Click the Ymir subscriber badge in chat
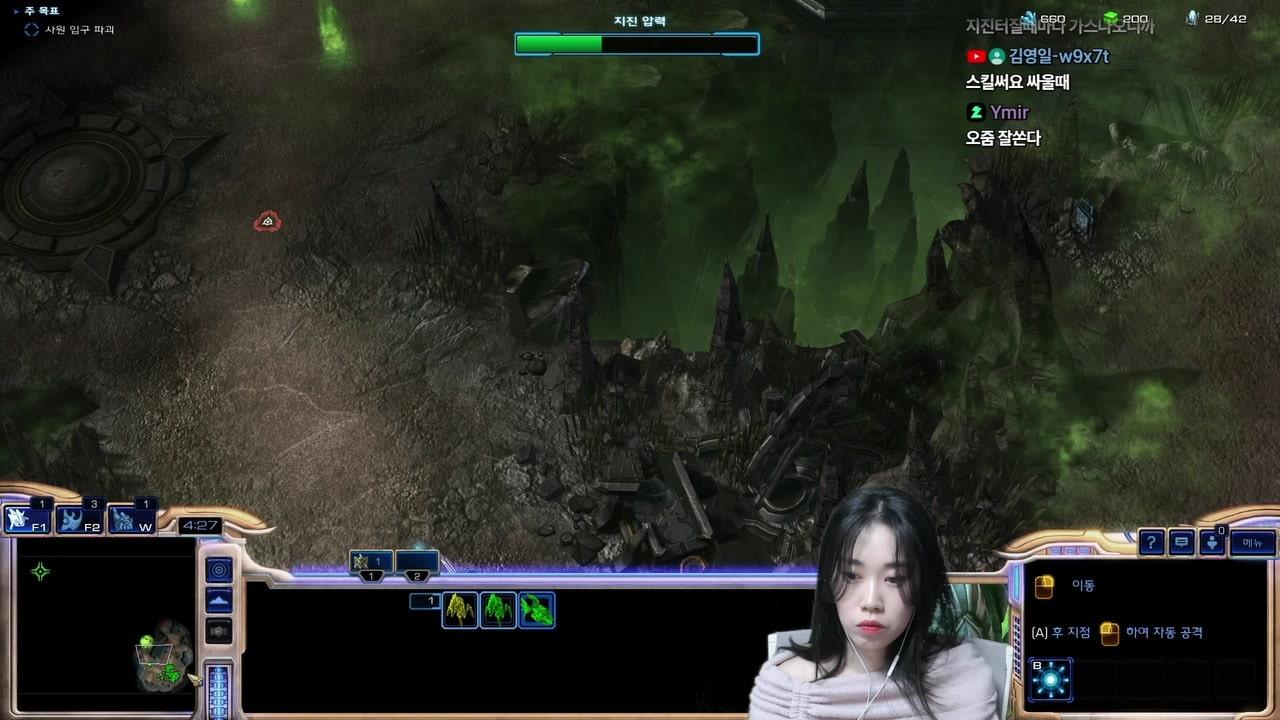Viewport: 1280px width, 720px height. point(975,113)
